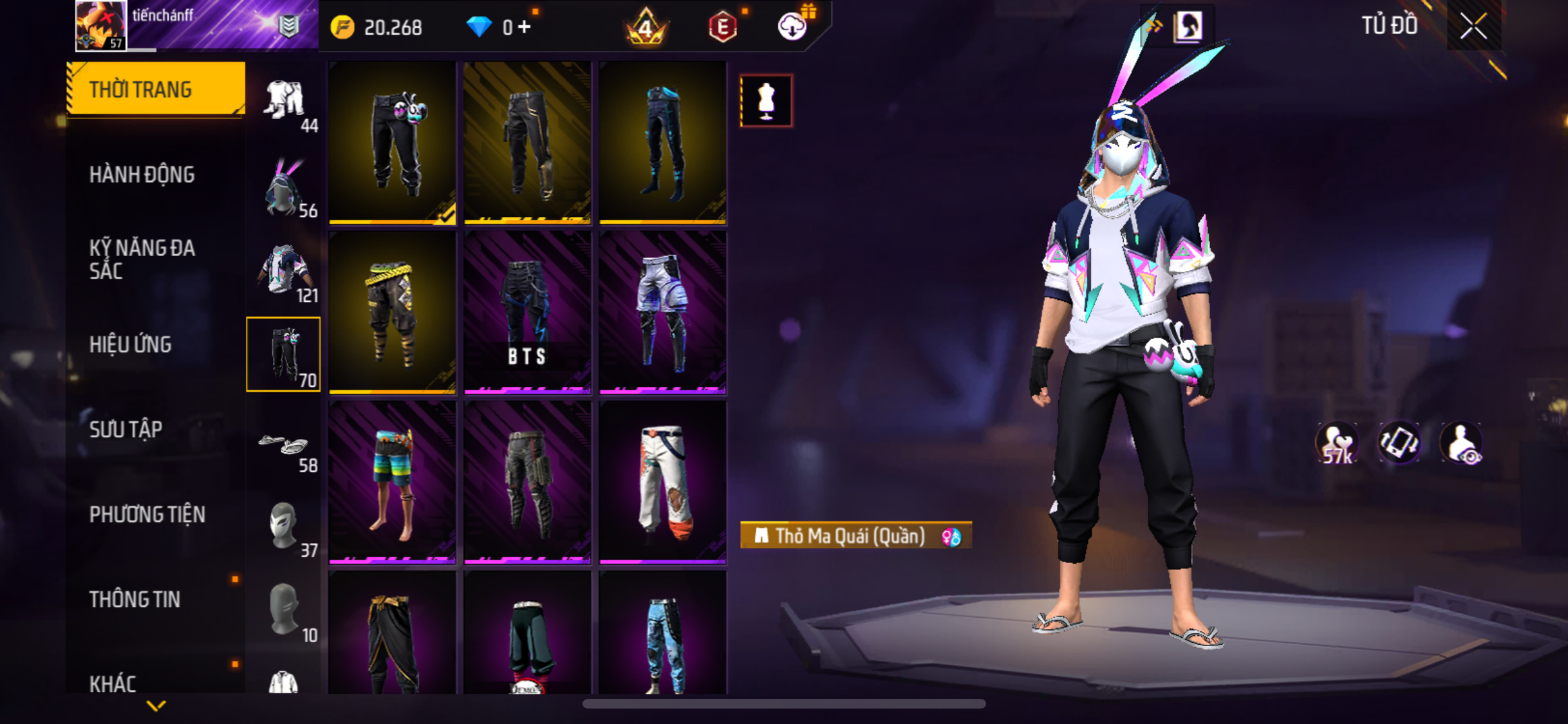Close the Tủ Đồ wardrobe screen
Viewport: 1568px width, 724px height.
pyautogui.click(x=1473, y=26)
